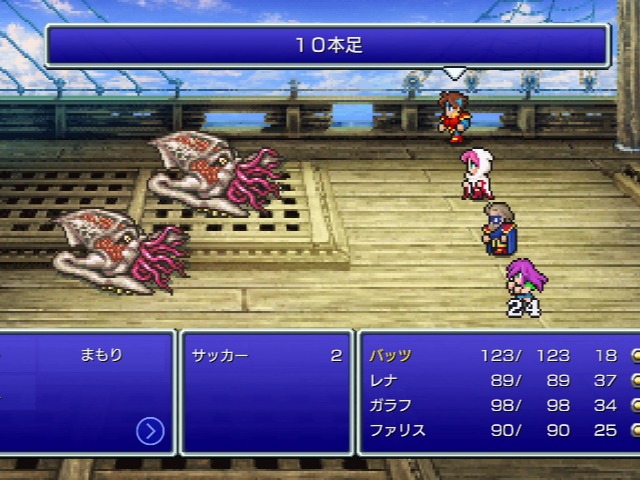Select バッツ in the party list

pos(390,355)
